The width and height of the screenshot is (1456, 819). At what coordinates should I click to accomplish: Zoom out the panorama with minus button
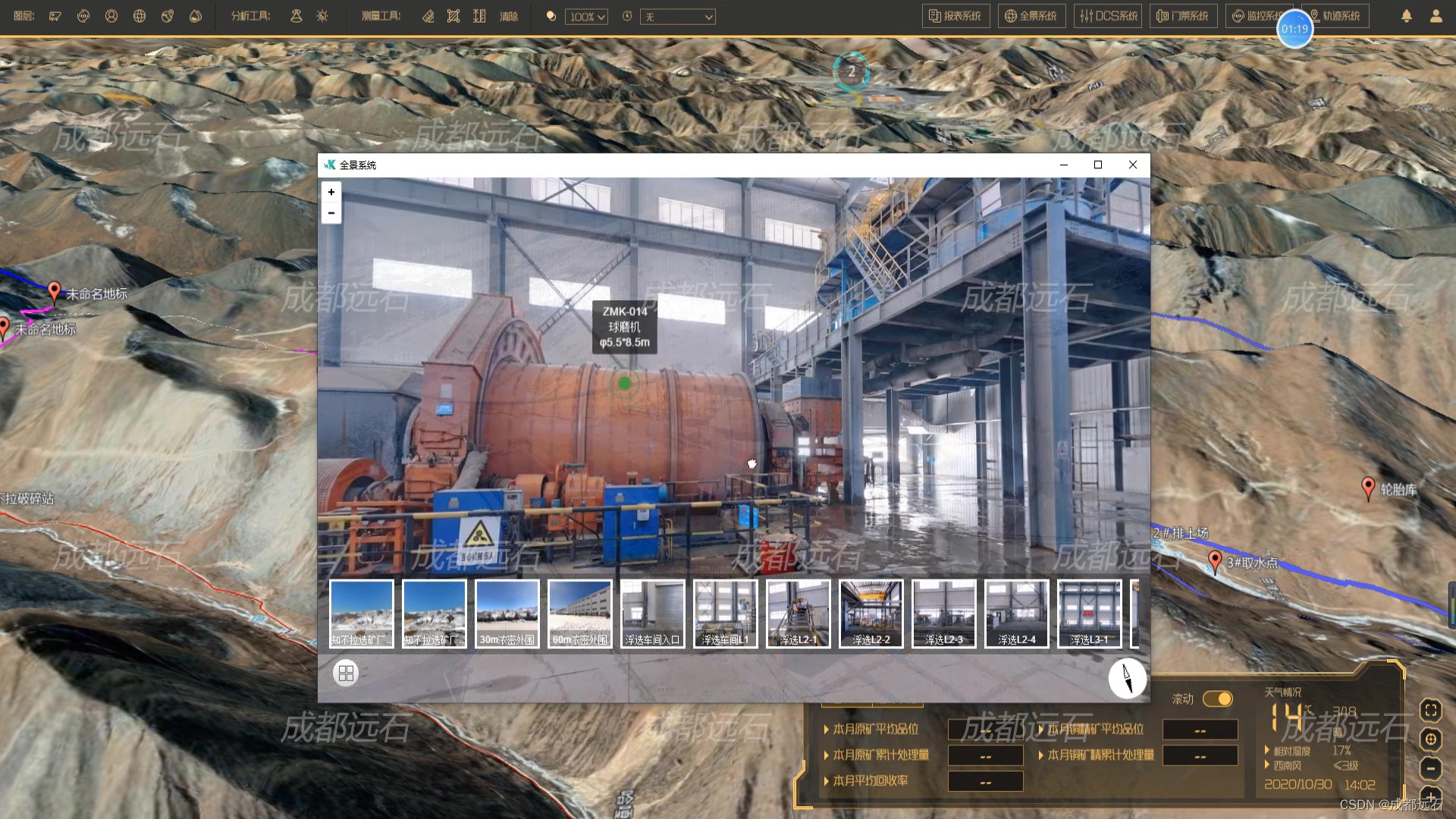tap(331, 213)
